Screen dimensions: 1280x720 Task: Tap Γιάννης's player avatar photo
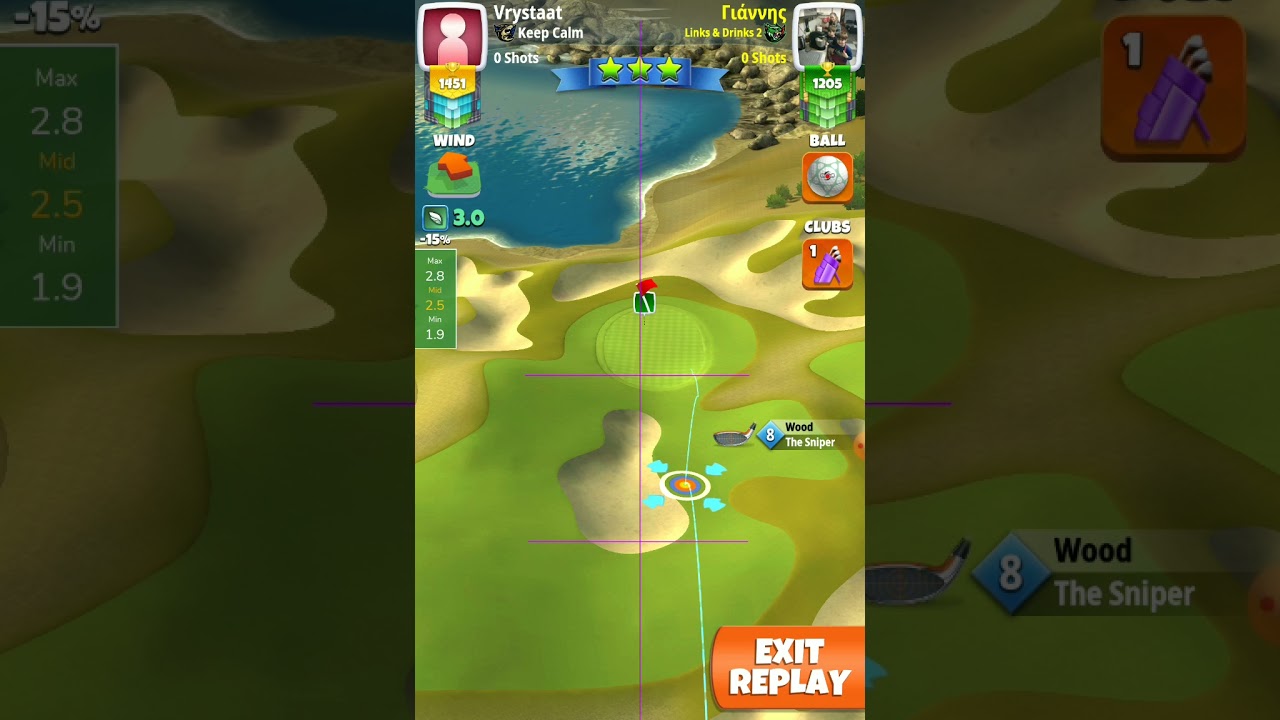pyautogui.click(x=827, y=37)
